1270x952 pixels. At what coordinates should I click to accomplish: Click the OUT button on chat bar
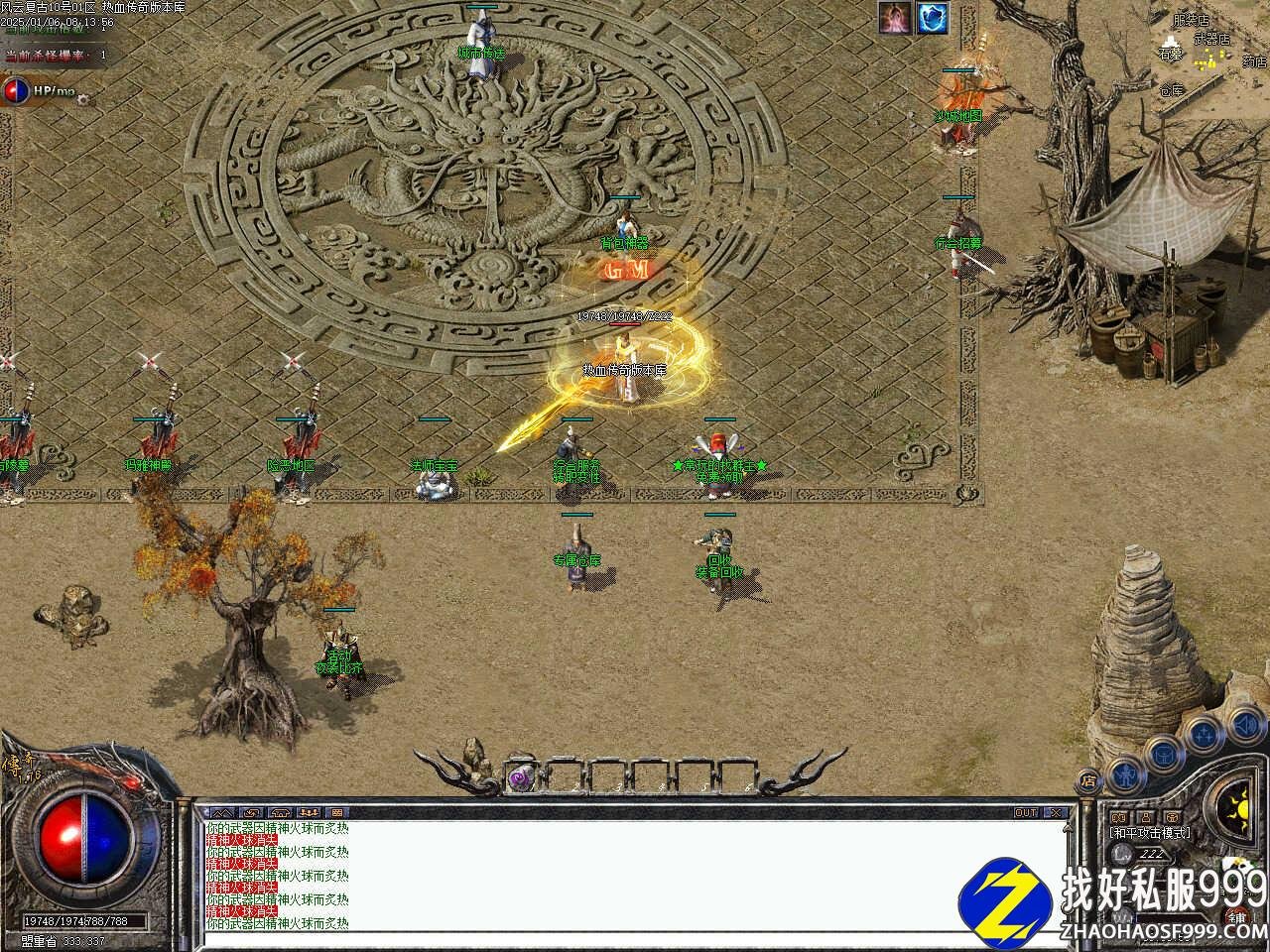click(1025, 812)
